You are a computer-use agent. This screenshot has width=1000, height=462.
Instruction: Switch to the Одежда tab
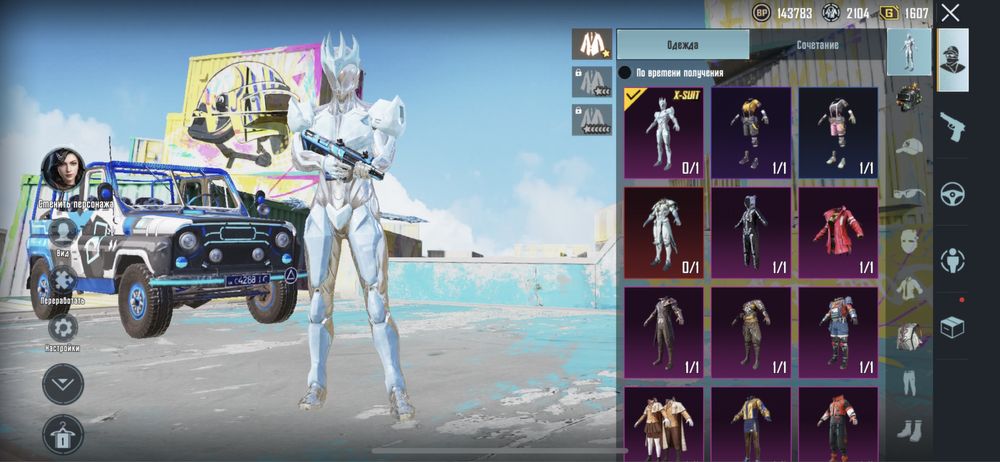coord(682,45)
